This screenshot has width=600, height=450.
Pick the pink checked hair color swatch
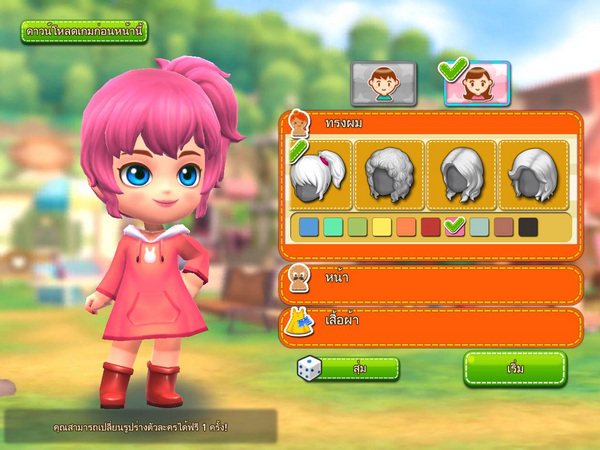click(455, 227)
